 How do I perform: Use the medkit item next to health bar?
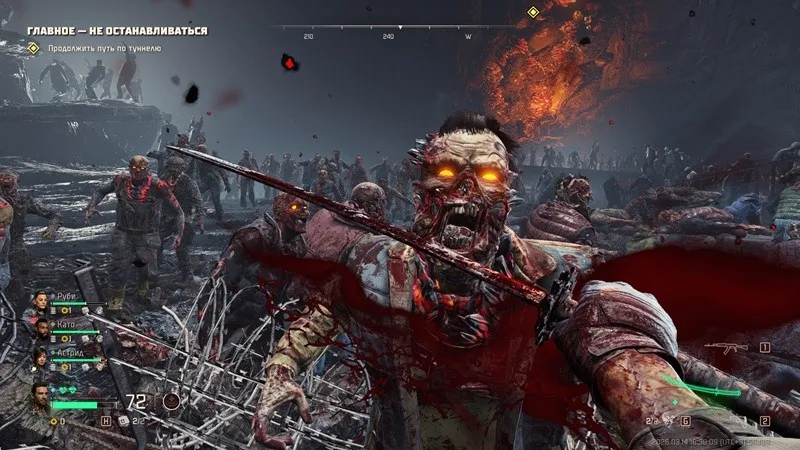point(124,421)
